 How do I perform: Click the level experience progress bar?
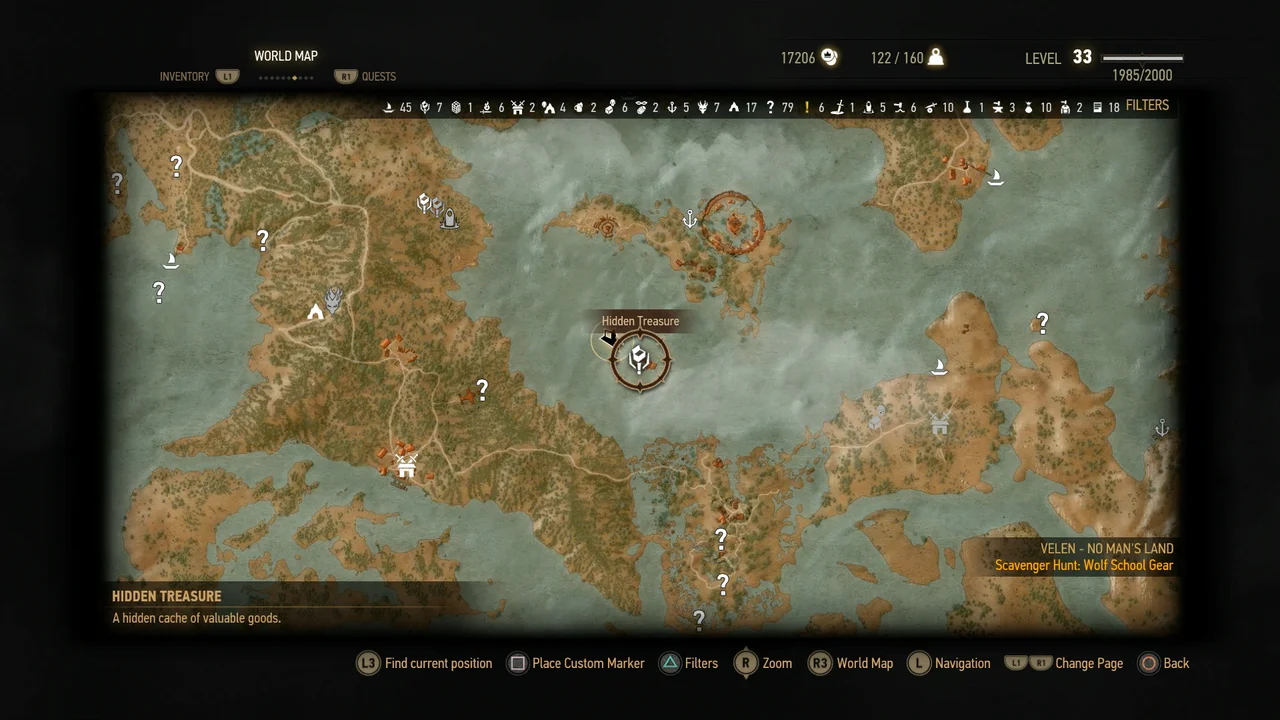click(1141, 57)
